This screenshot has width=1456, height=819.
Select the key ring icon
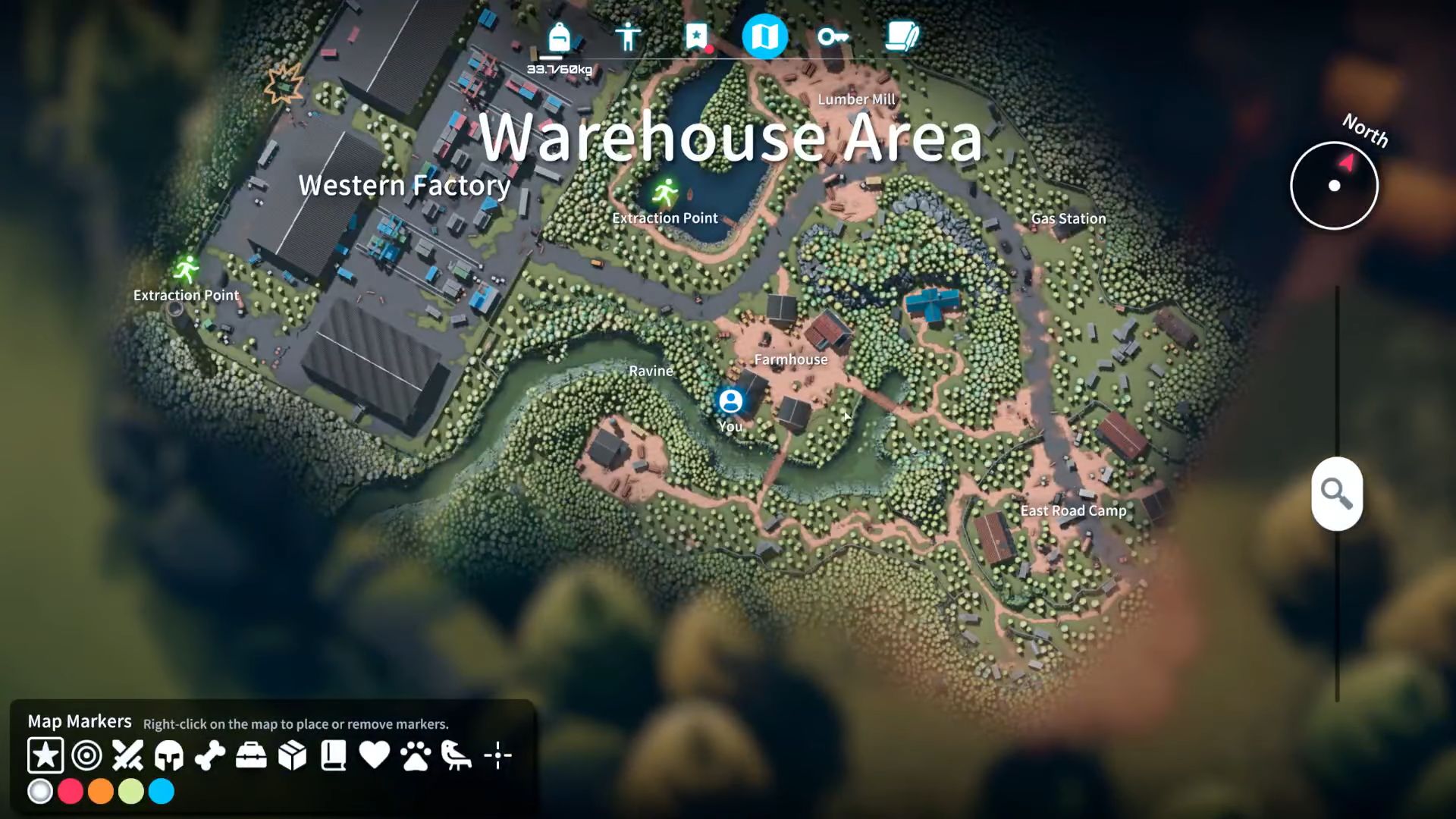833,36
